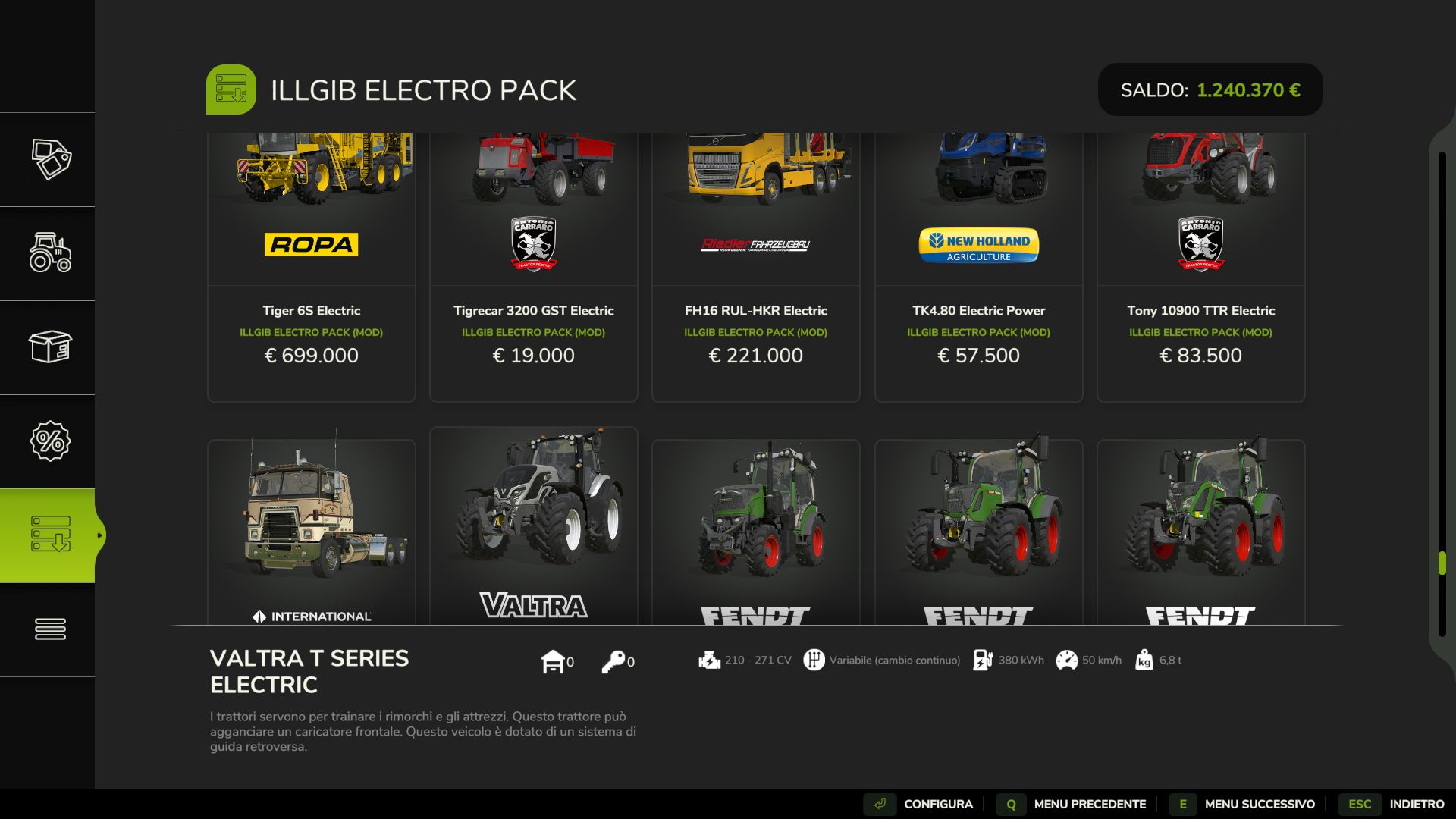Click the Illgib Electro Pack header icon
1456x819 pixels.
point(231,89)
